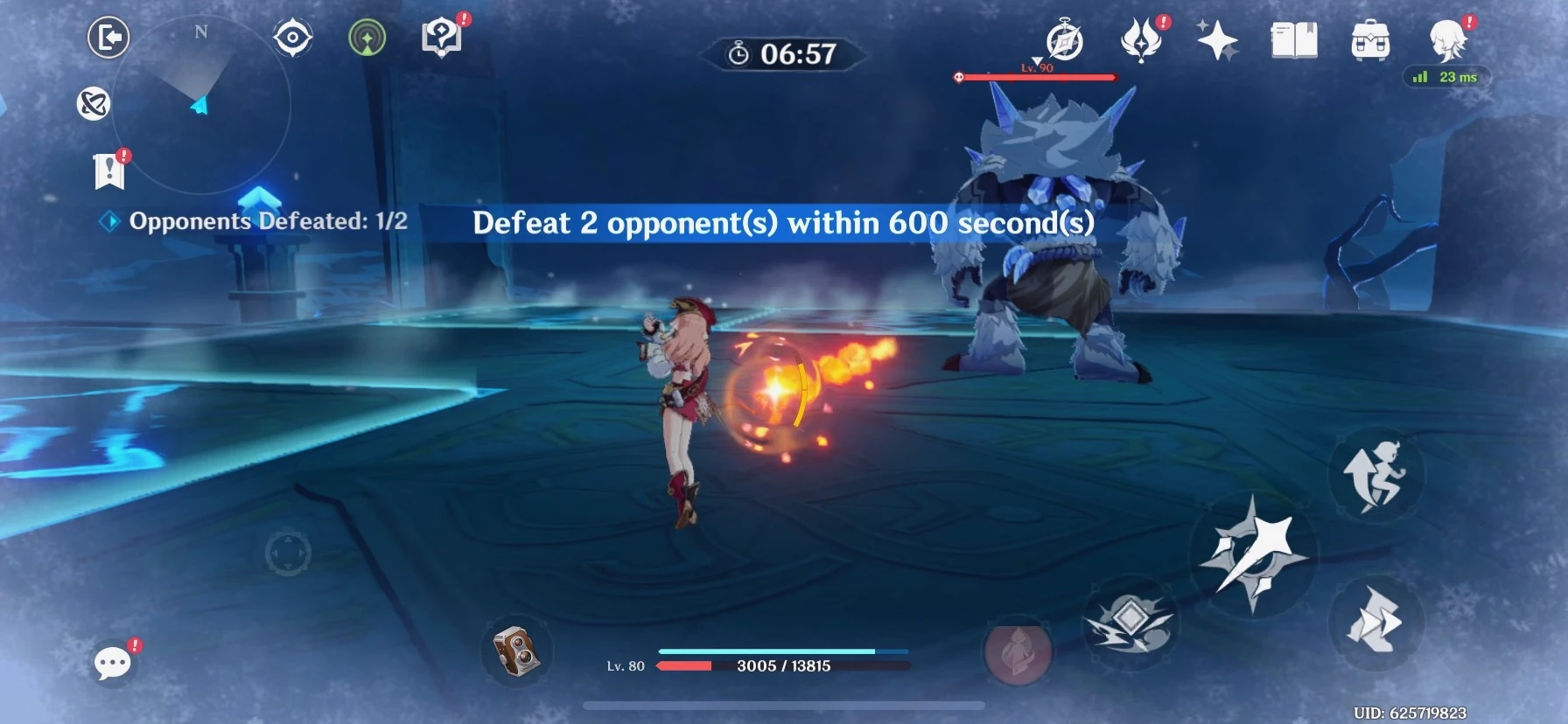Tap the jump icon below sprint

(x=1377, y=623)
